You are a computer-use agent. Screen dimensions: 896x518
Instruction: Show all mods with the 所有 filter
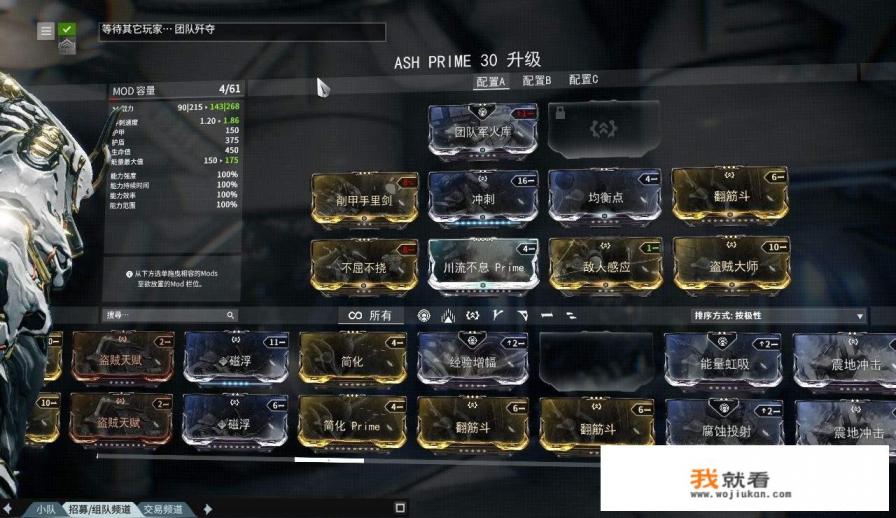pos(370,316)
